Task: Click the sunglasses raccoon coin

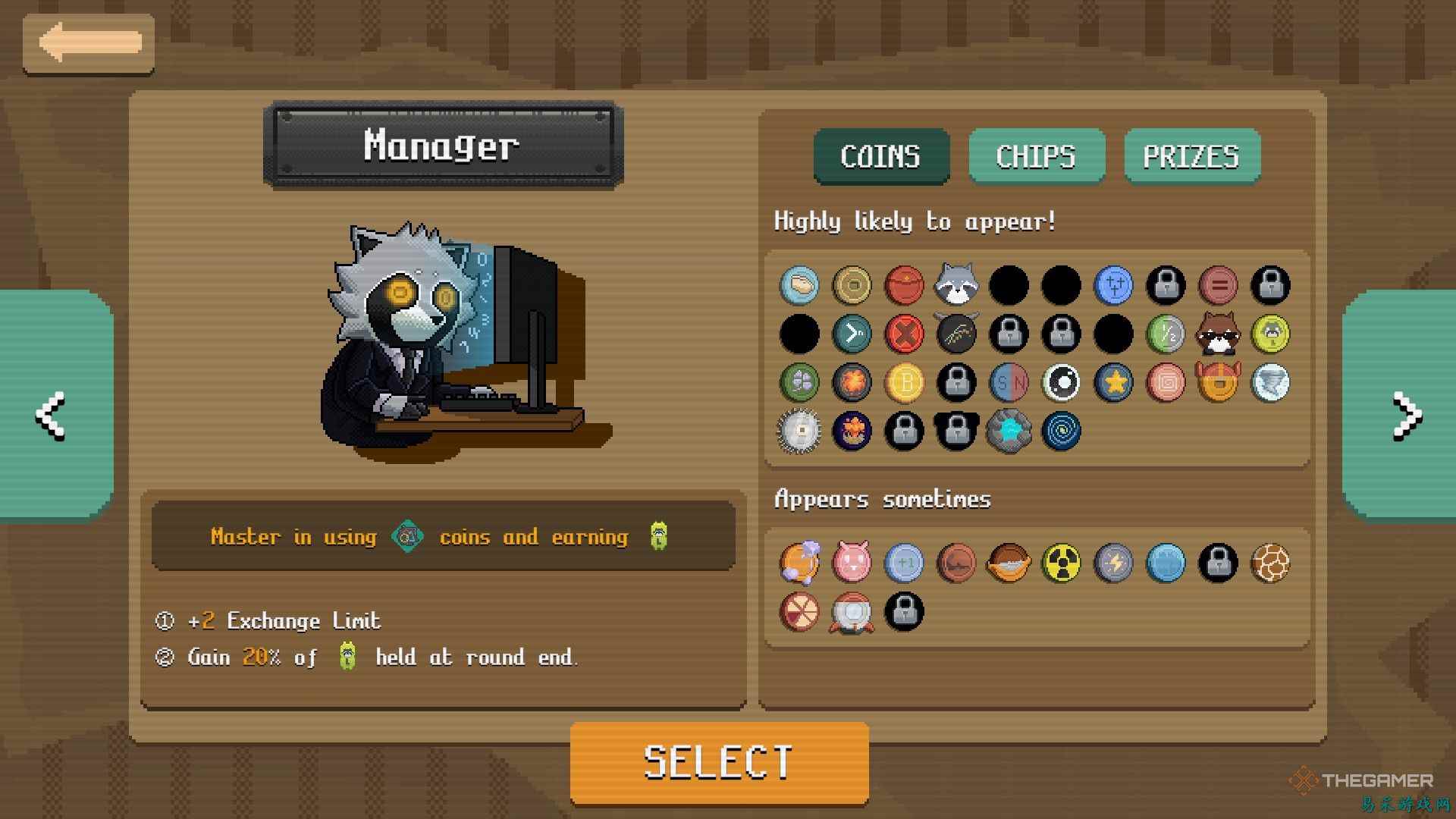Action: click(x=1218, y=334)
